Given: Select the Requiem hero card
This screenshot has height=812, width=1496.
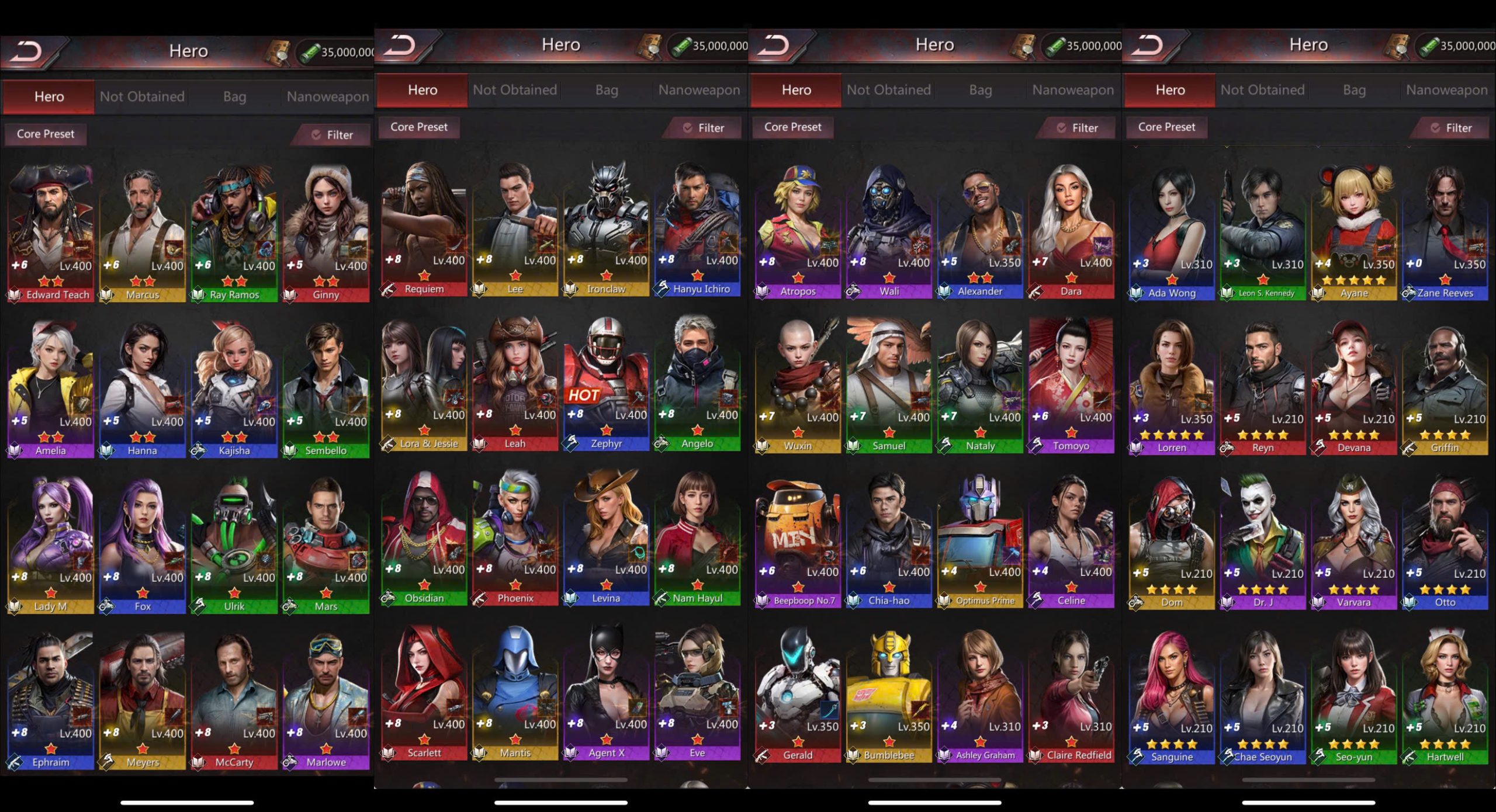Looking at the screenshot, I should tap(424, 229).
